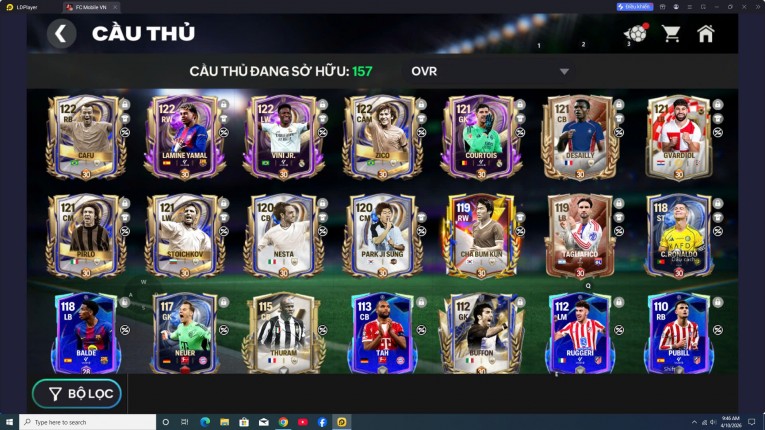Select the Cha Bum Kun card

481,235
